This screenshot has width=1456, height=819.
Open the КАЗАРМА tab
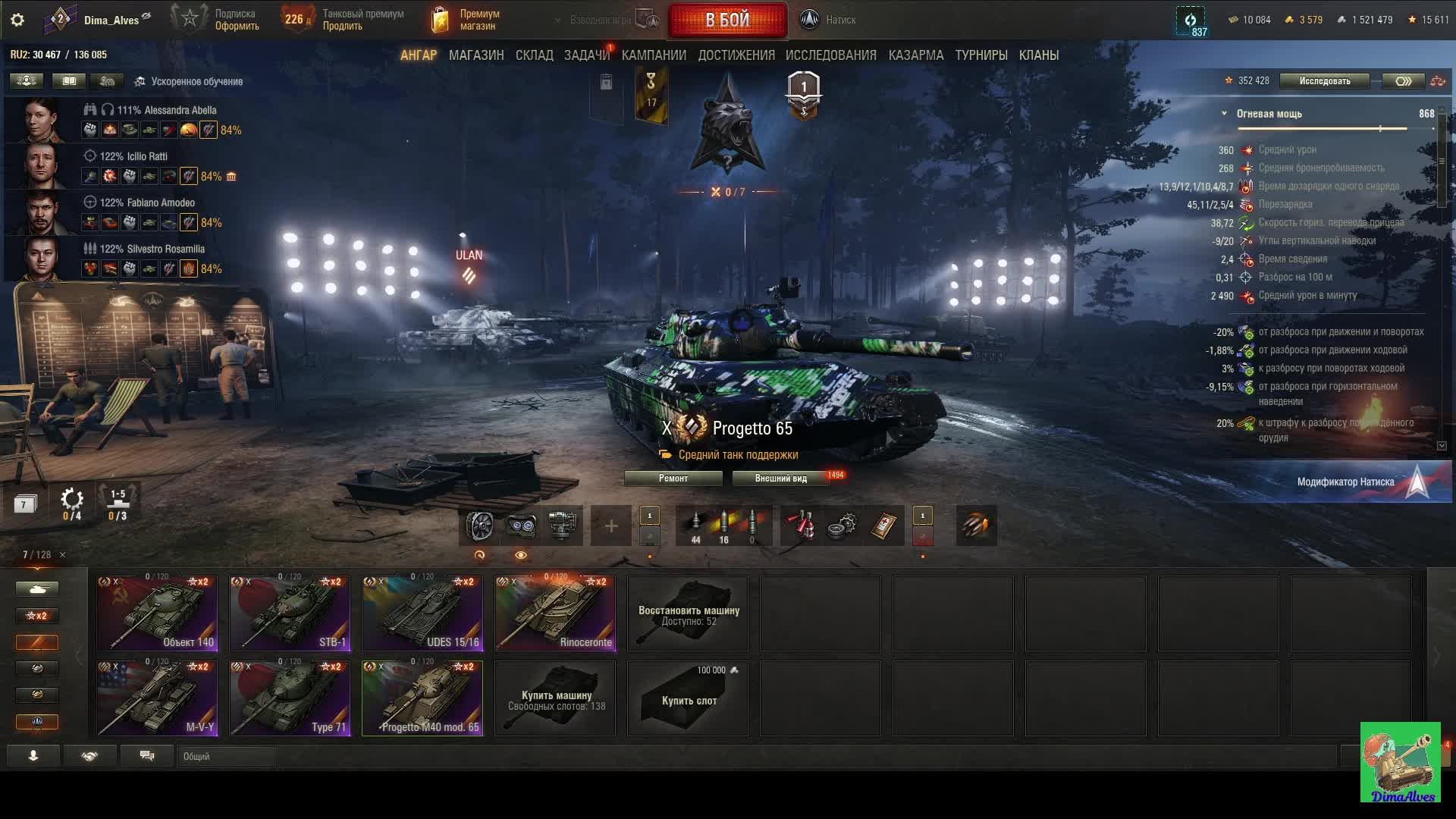click(915, 55)
